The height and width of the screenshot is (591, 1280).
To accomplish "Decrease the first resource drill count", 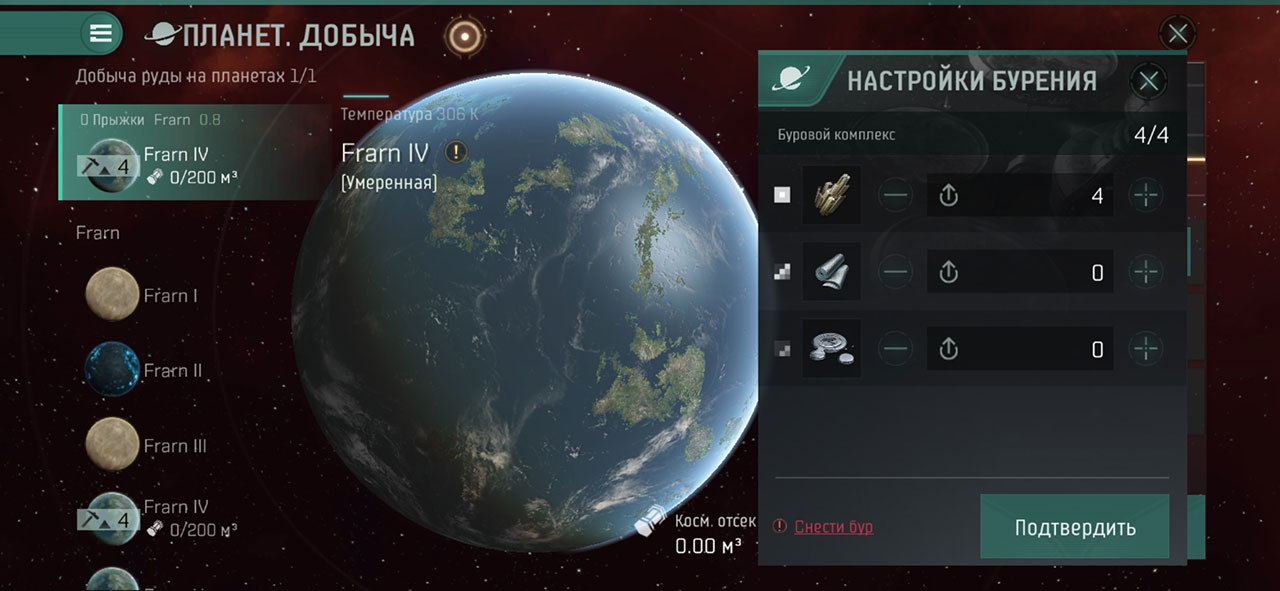I will click(896, 195).
